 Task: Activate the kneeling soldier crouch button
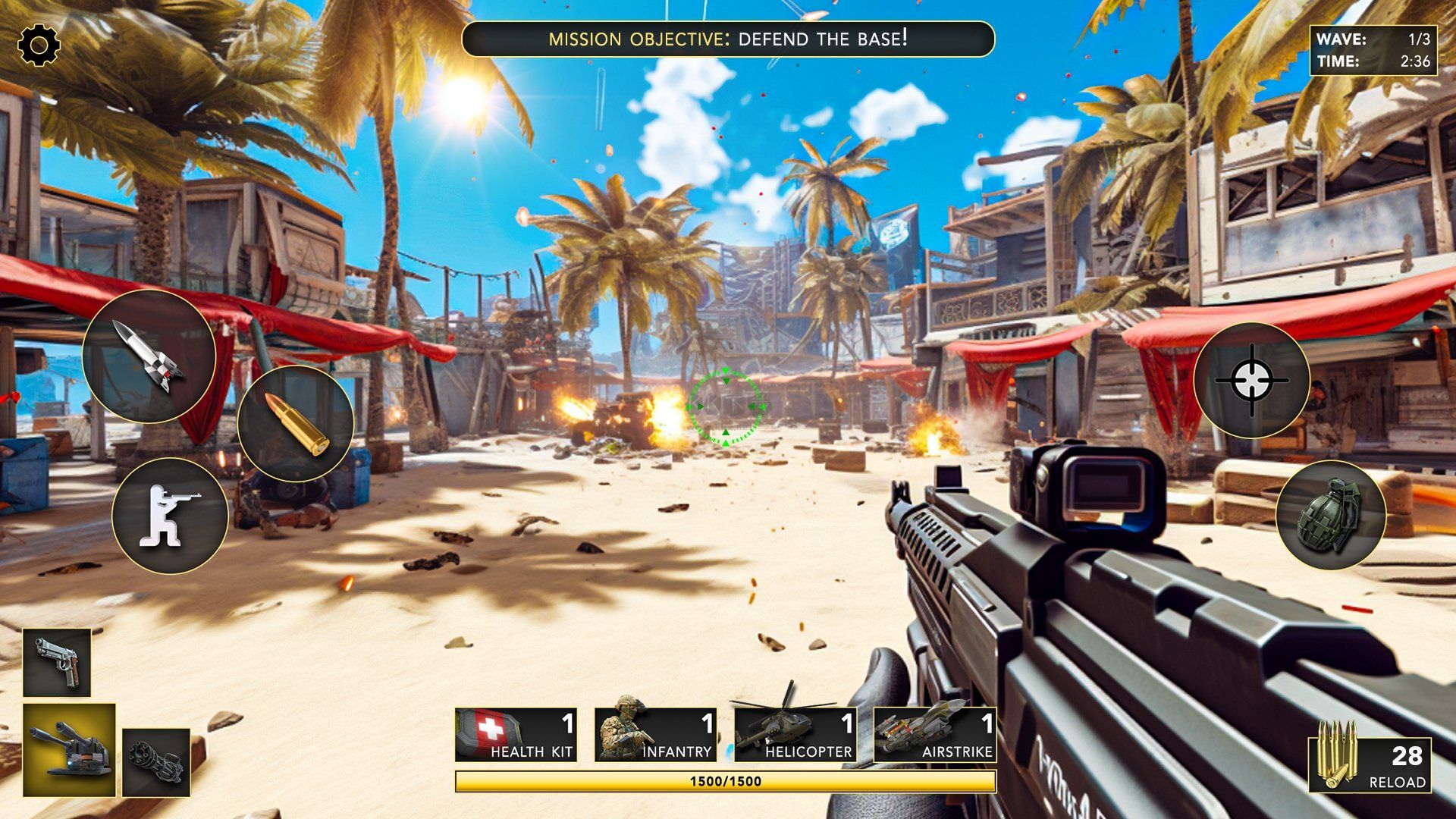coord(170,516)
